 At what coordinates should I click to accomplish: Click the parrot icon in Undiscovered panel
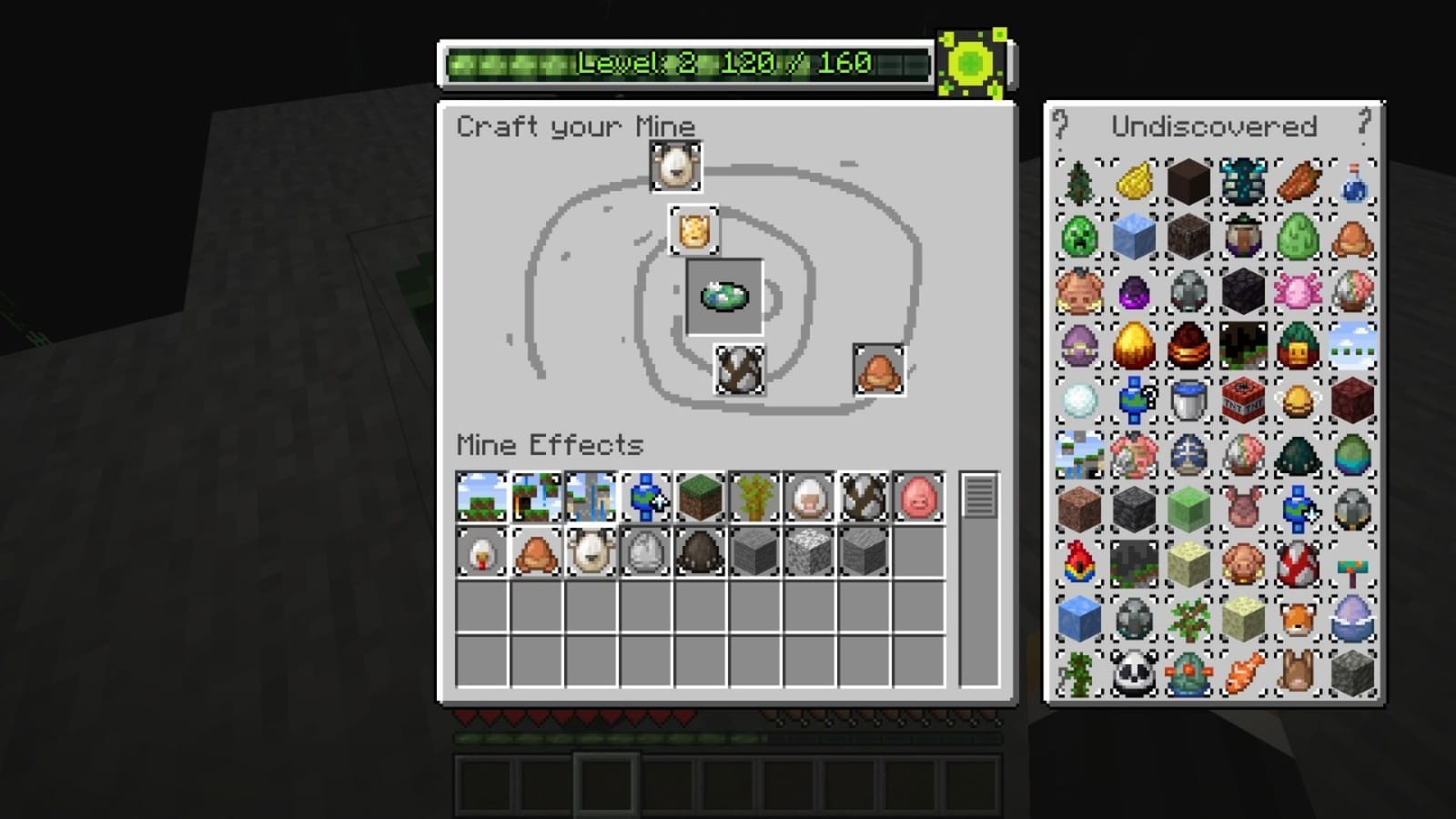click(x=1078, y=564)
